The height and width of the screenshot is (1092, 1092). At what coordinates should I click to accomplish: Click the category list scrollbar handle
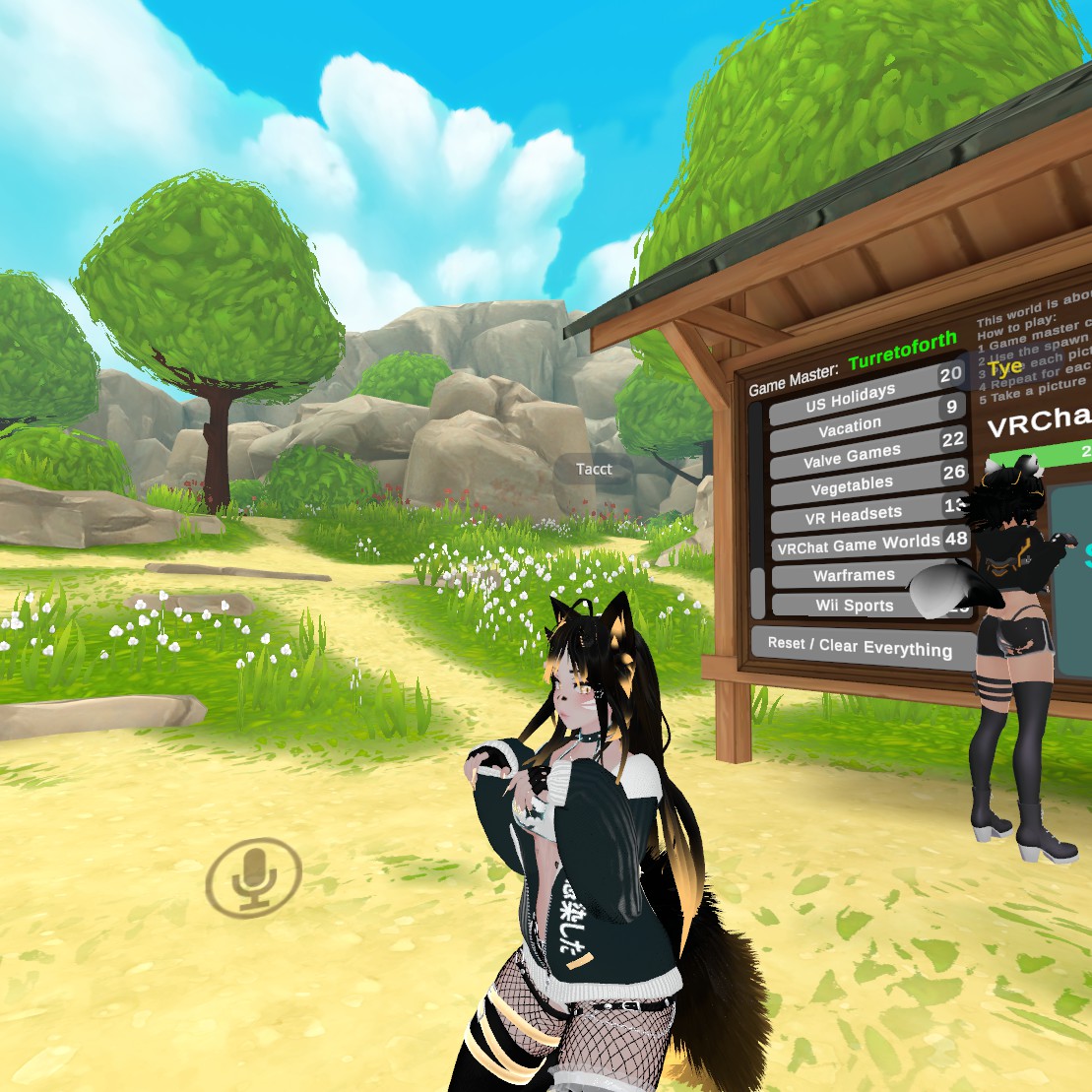pos(757,592)
